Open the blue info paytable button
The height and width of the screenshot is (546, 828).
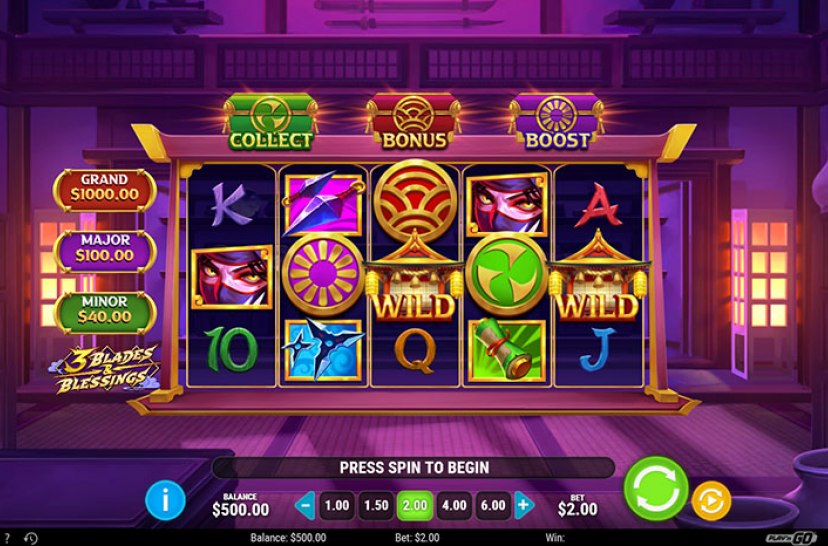pyautogui.click(x=165, y=499)
